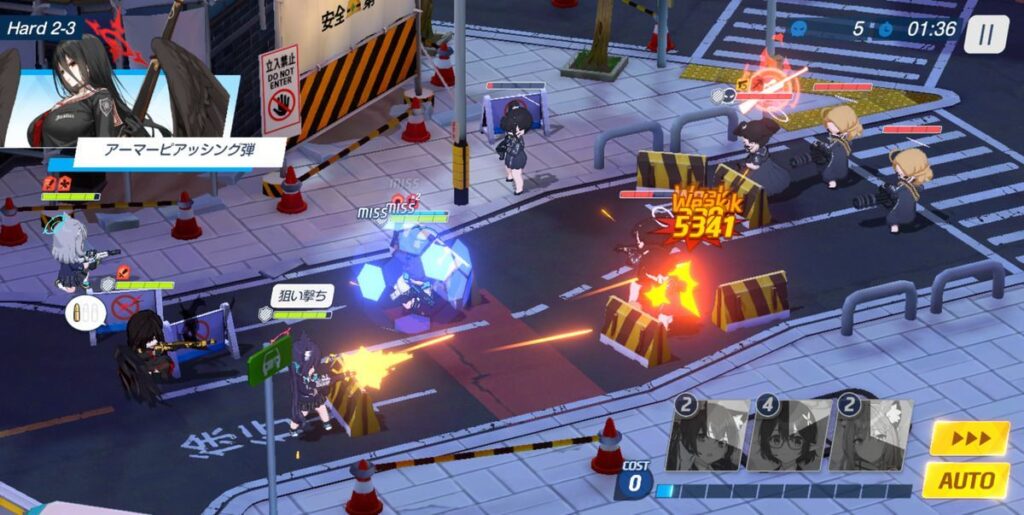Image resolution: width=1024 pixels, height=515 pixels.
Task: Pause the battle
Action: tap(986, 34)
